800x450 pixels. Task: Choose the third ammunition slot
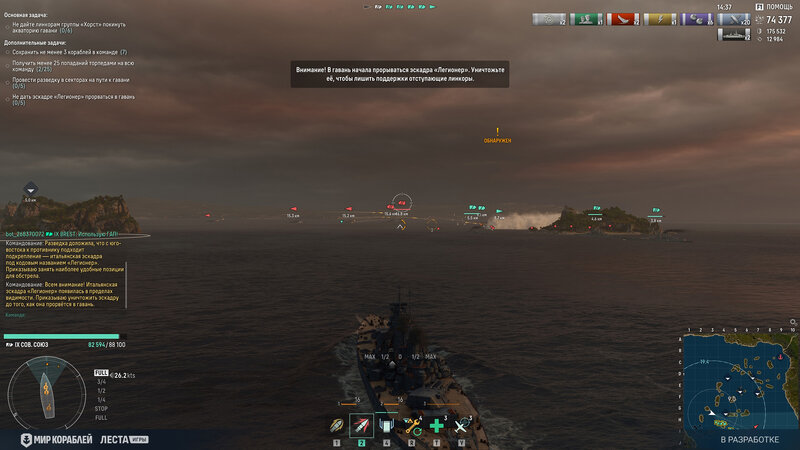[x=386, y=427]
